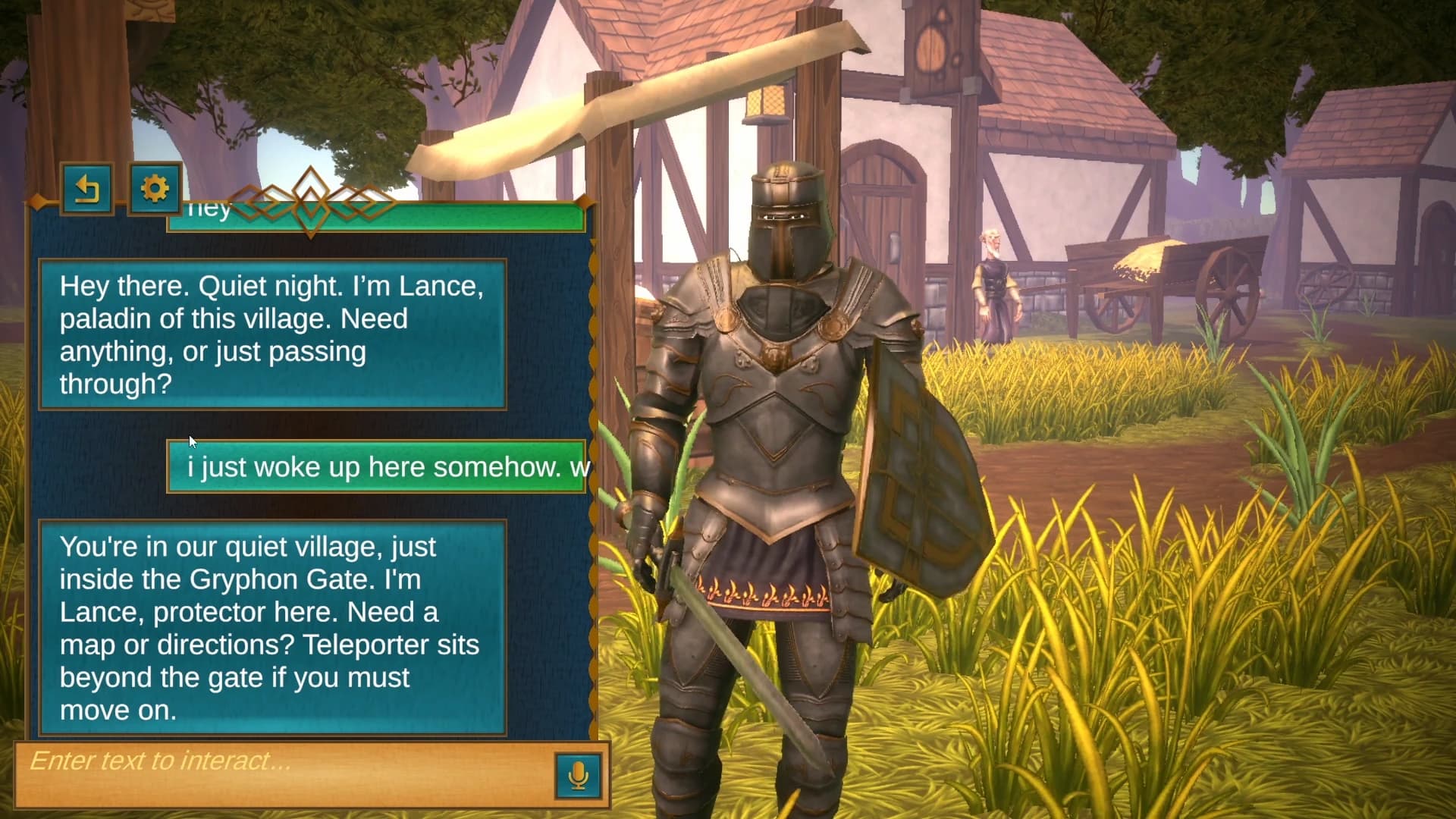Click the microphone icon for voice input
Image resolution: width=1456 pixels, height=819 pixels.
578,774
